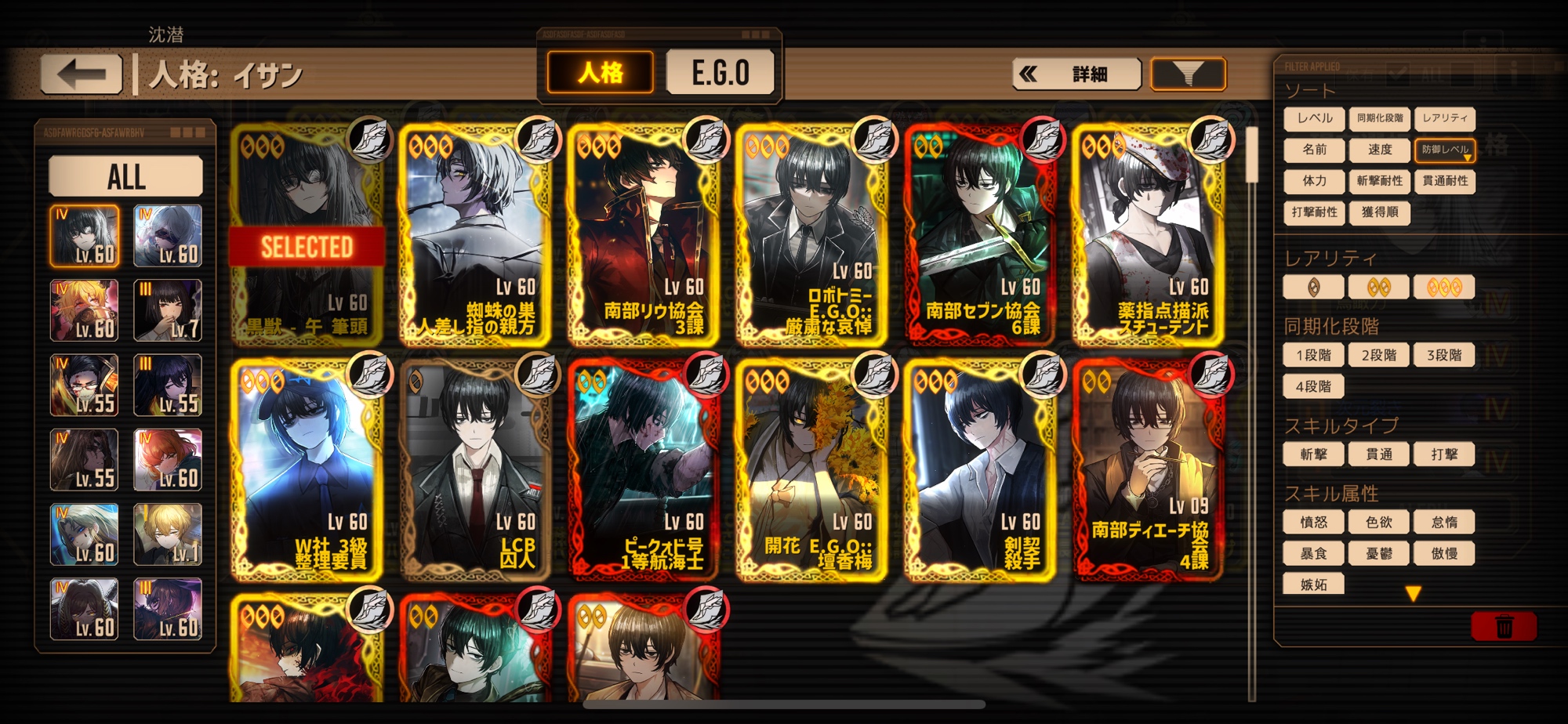Switch to the E.G.O tab
Screen dimensions: 1568x724
coord(720,73)
